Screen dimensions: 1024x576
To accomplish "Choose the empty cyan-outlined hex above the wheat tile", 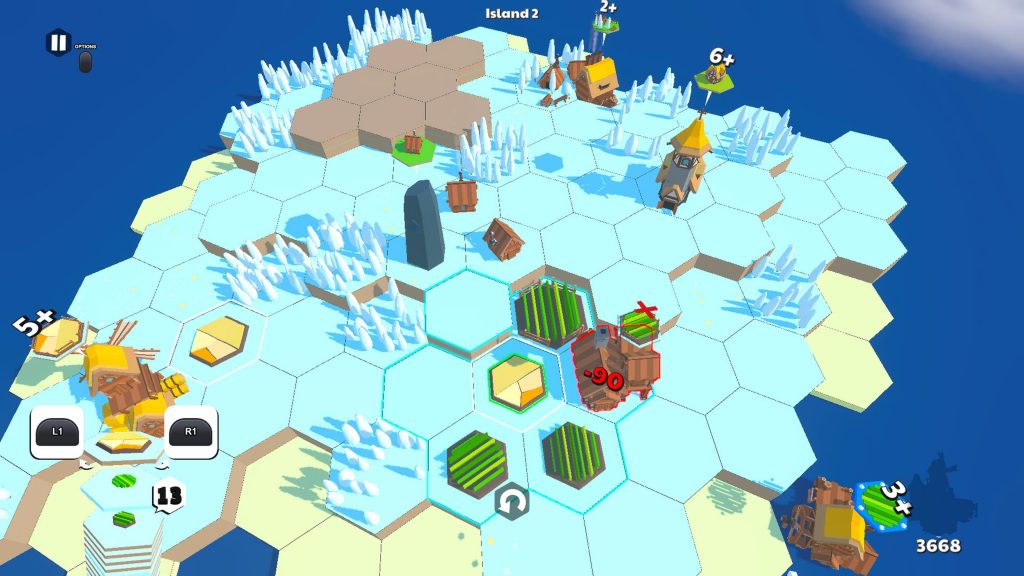I will tap(468, 310).
